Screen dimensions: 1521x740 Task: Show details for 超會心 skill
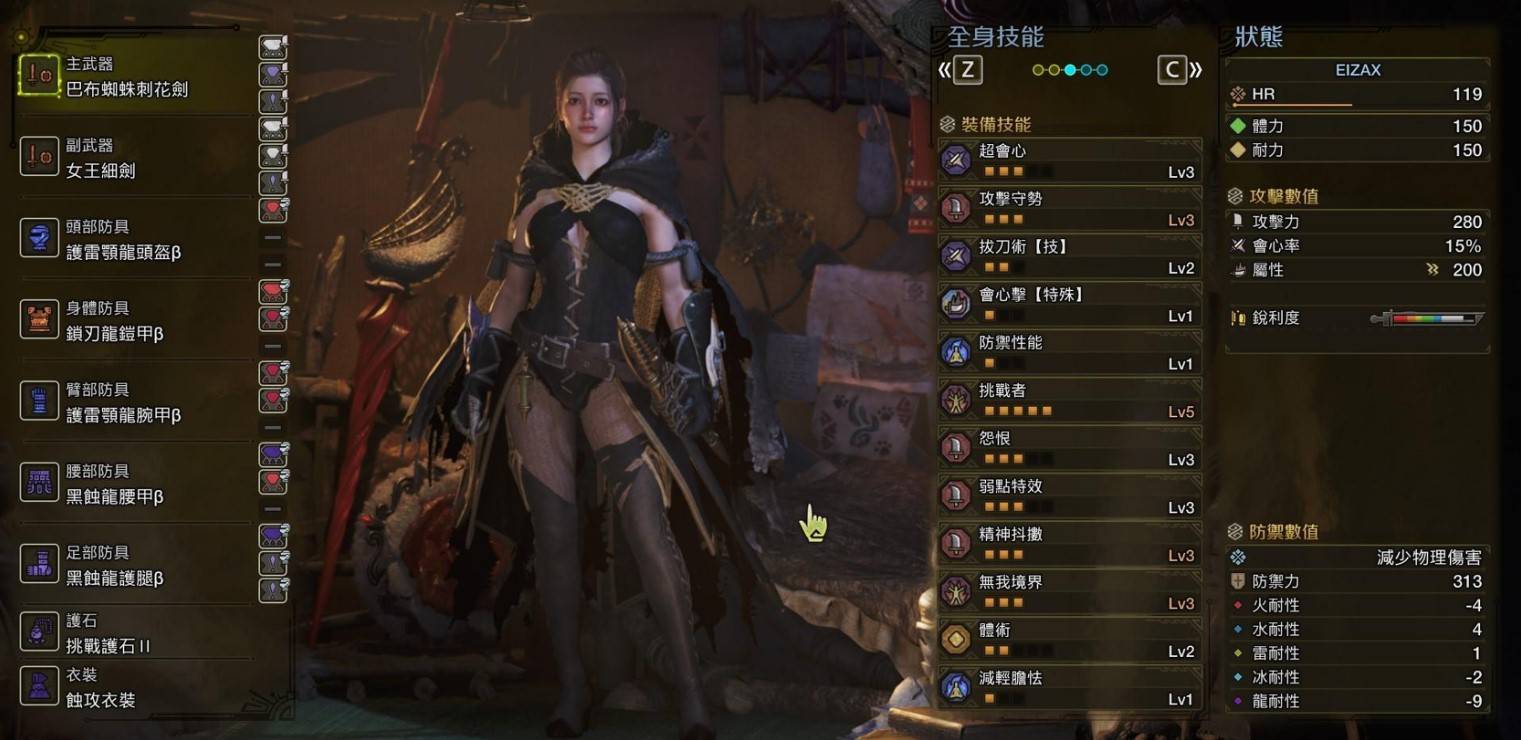tap(1069, 161)
